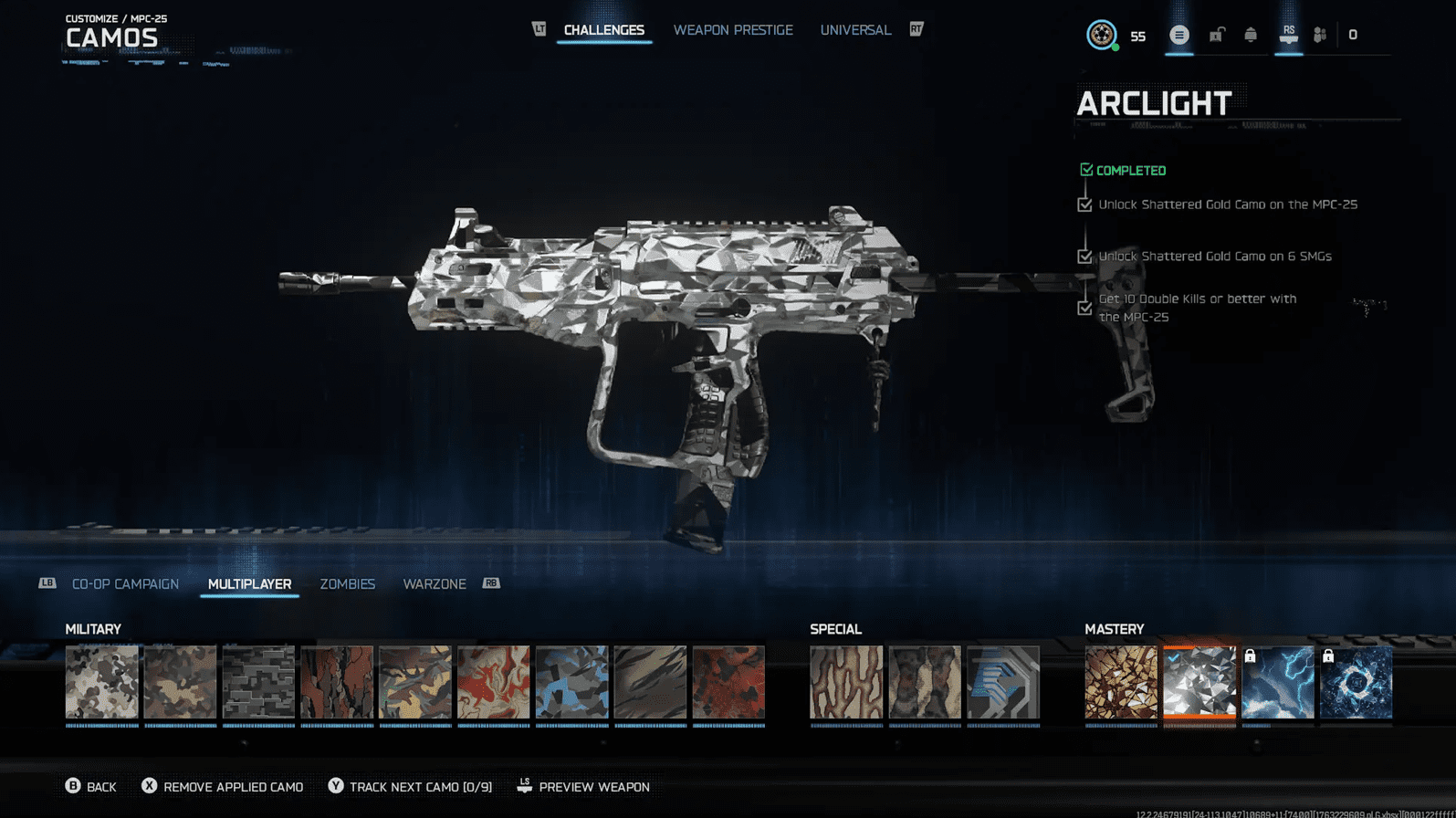Viewport: 1456px width, 818px height.
Task: Open the Weapon Prestige tab
Action: click(x=733, y=29)
